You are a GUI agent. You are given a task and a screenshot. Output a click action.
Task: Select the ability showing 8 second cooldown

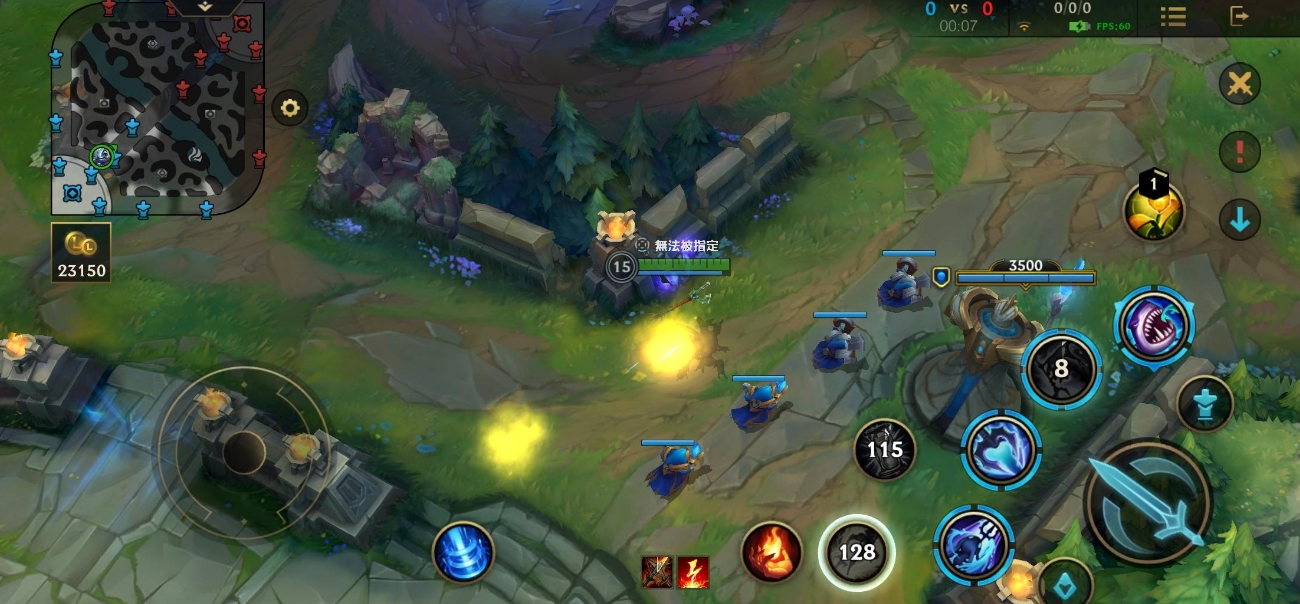(1061, 369)
